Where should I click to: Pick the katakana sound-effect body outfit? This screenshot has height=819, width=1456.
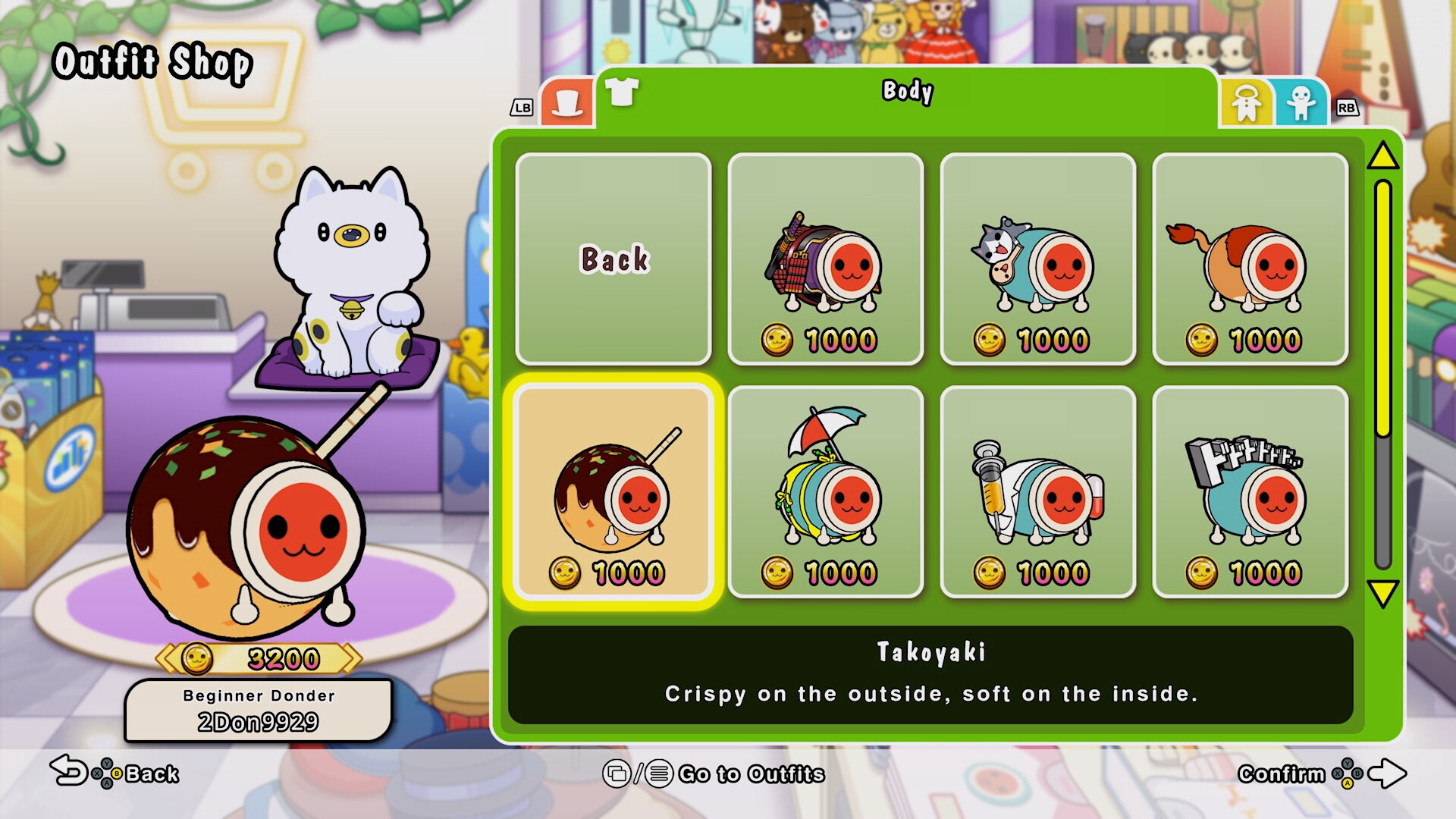click(x=1250, y=491)
